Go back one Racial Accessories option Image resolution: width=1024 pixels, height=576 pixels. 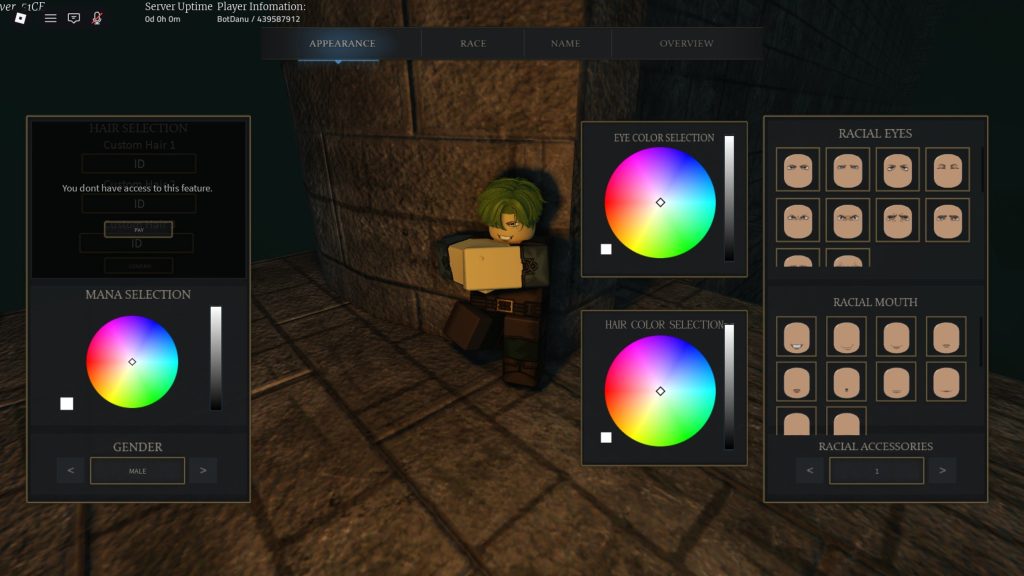(x=811, y=470)
